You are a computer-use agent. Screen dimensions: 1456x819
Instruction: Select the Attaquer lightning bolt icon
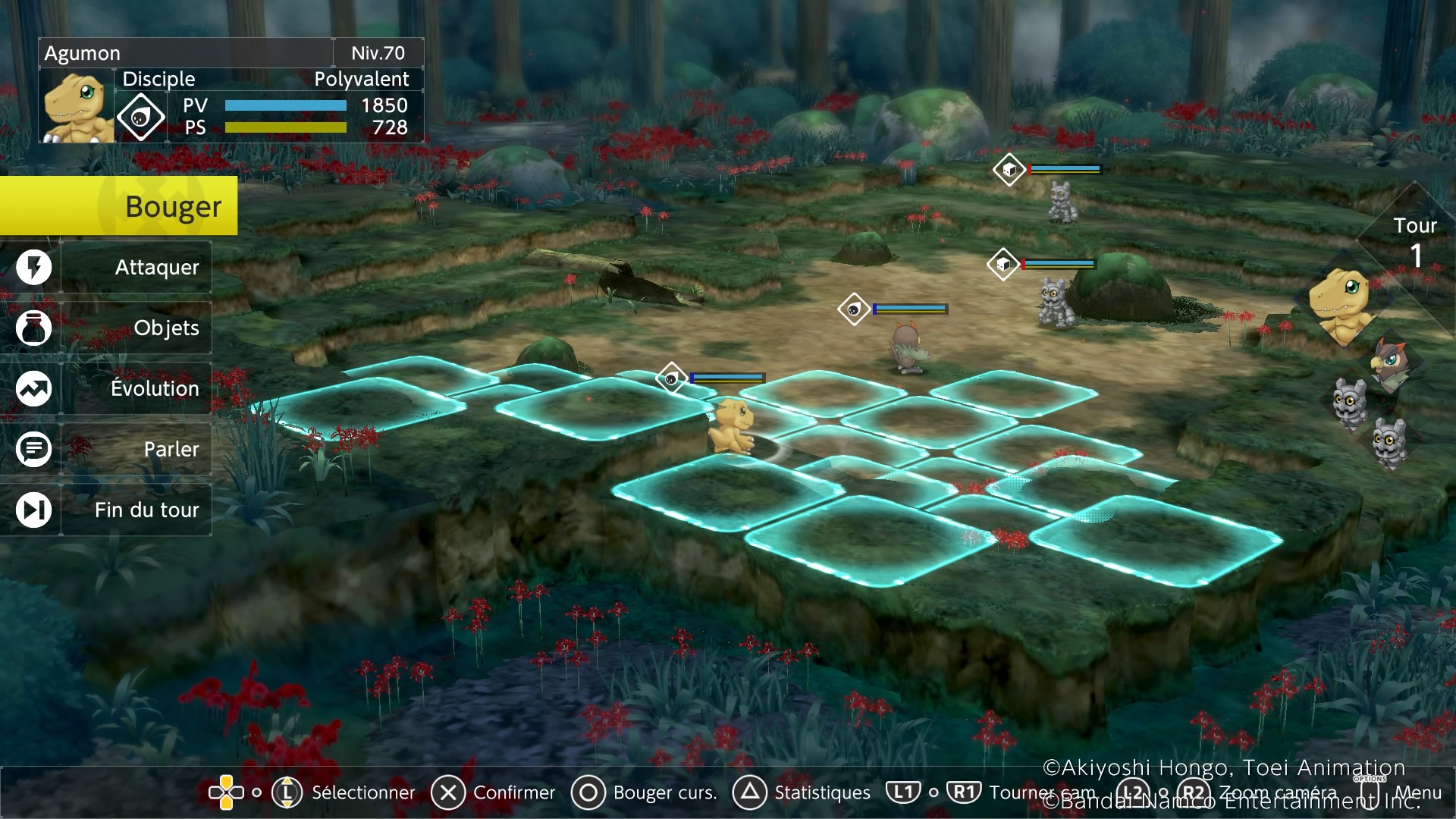[33, 267]
